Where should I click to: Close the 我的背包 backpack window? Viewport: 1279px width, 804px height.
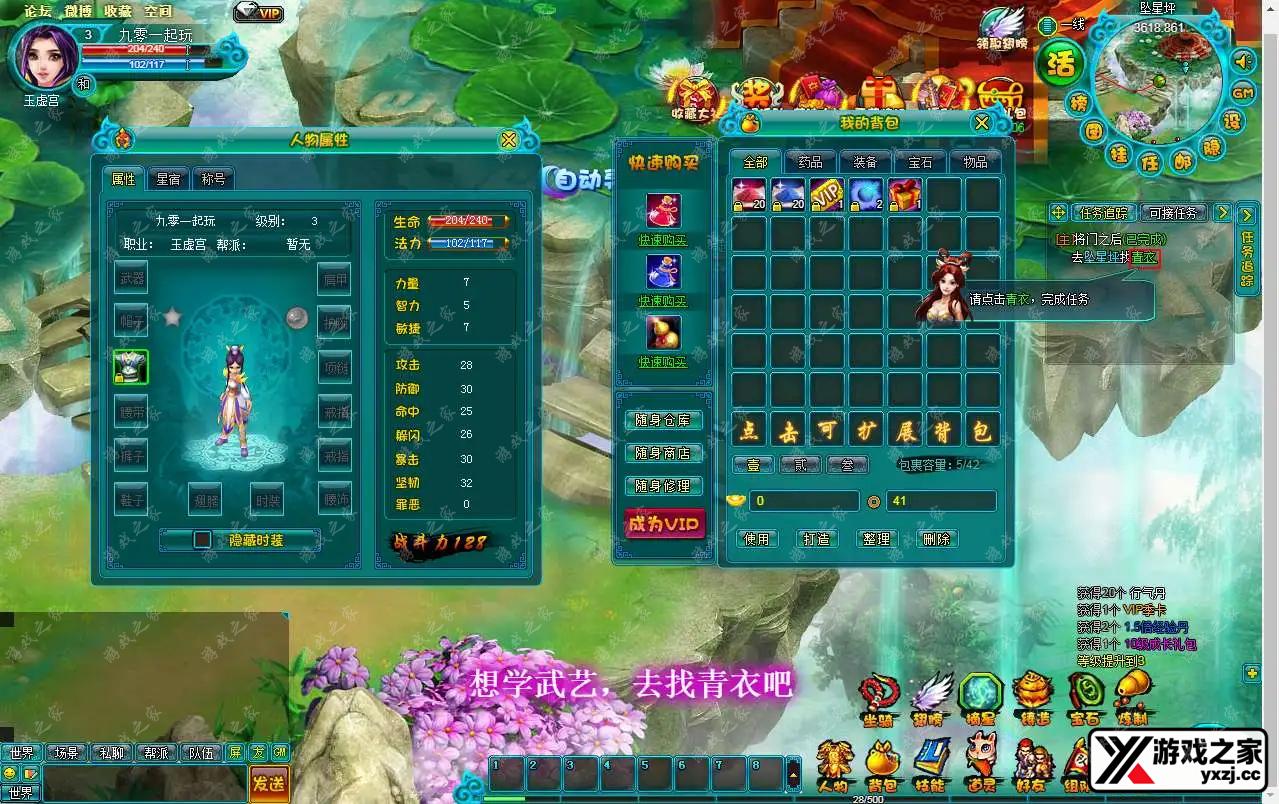pos(982,123)
